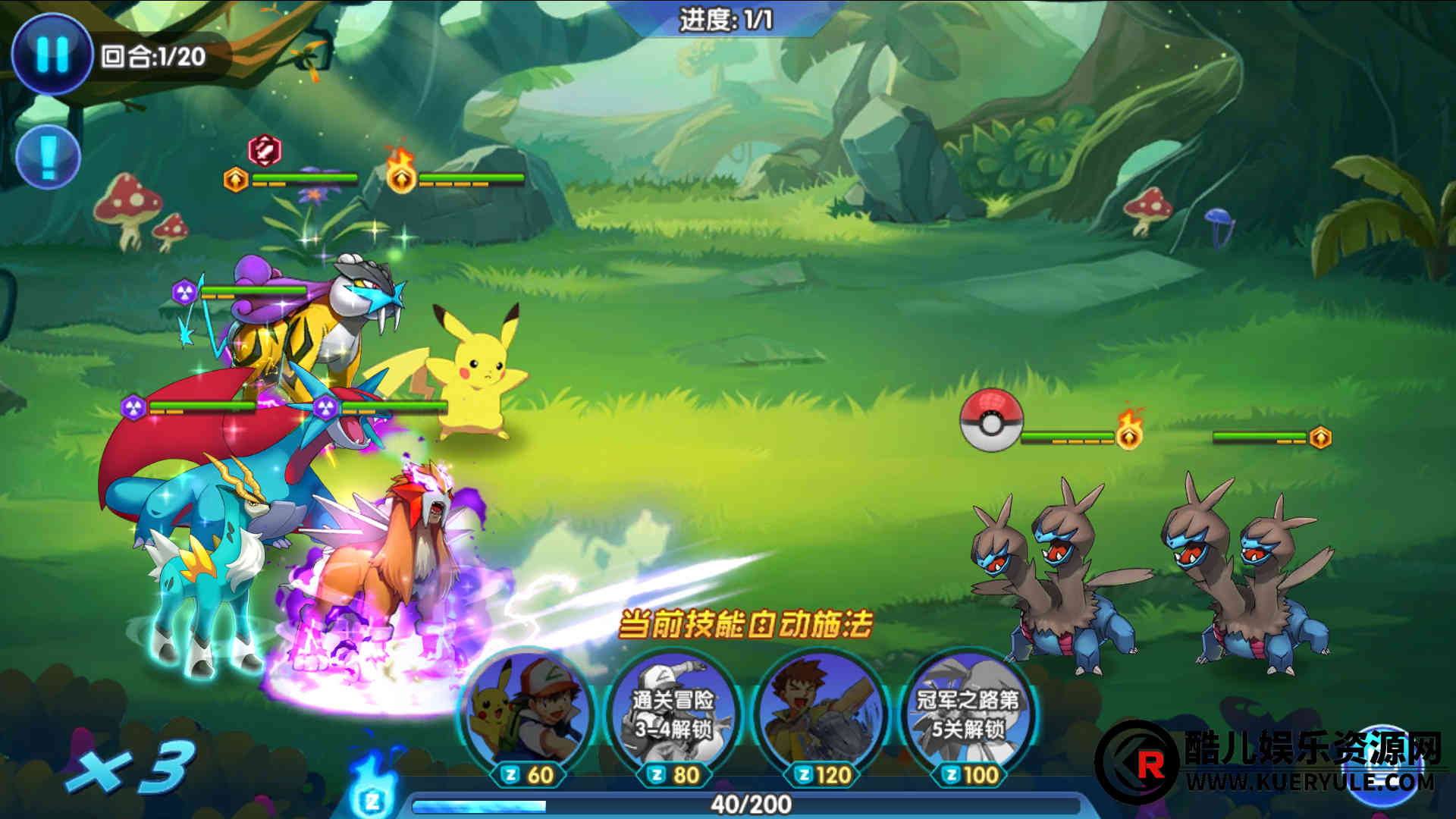Toggle the x3 battle speed
This screenshot has width=1456, height=819.
pos(130,767)
